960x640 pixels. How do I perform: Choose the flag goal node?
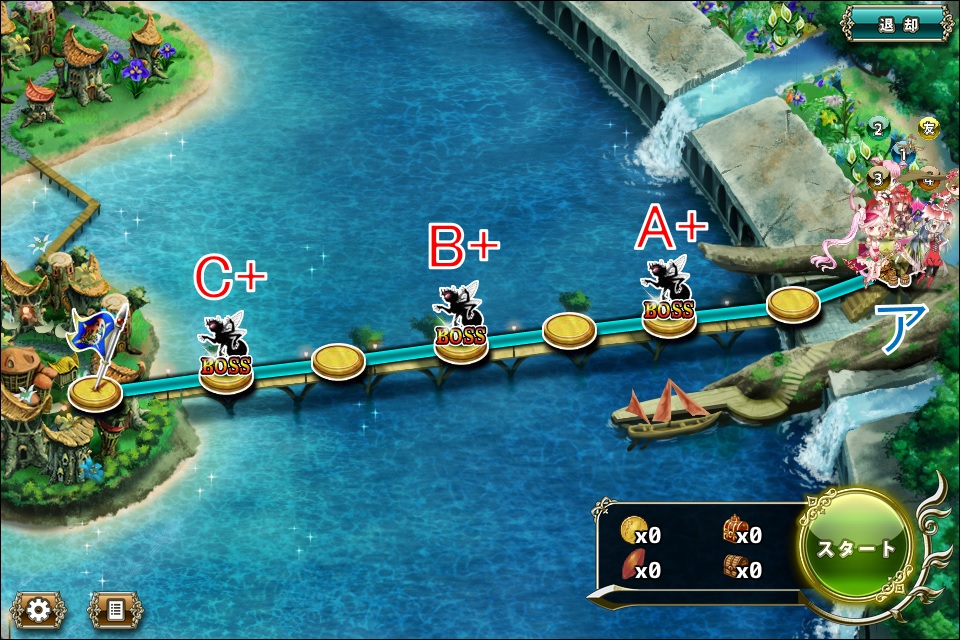[96, 390]
